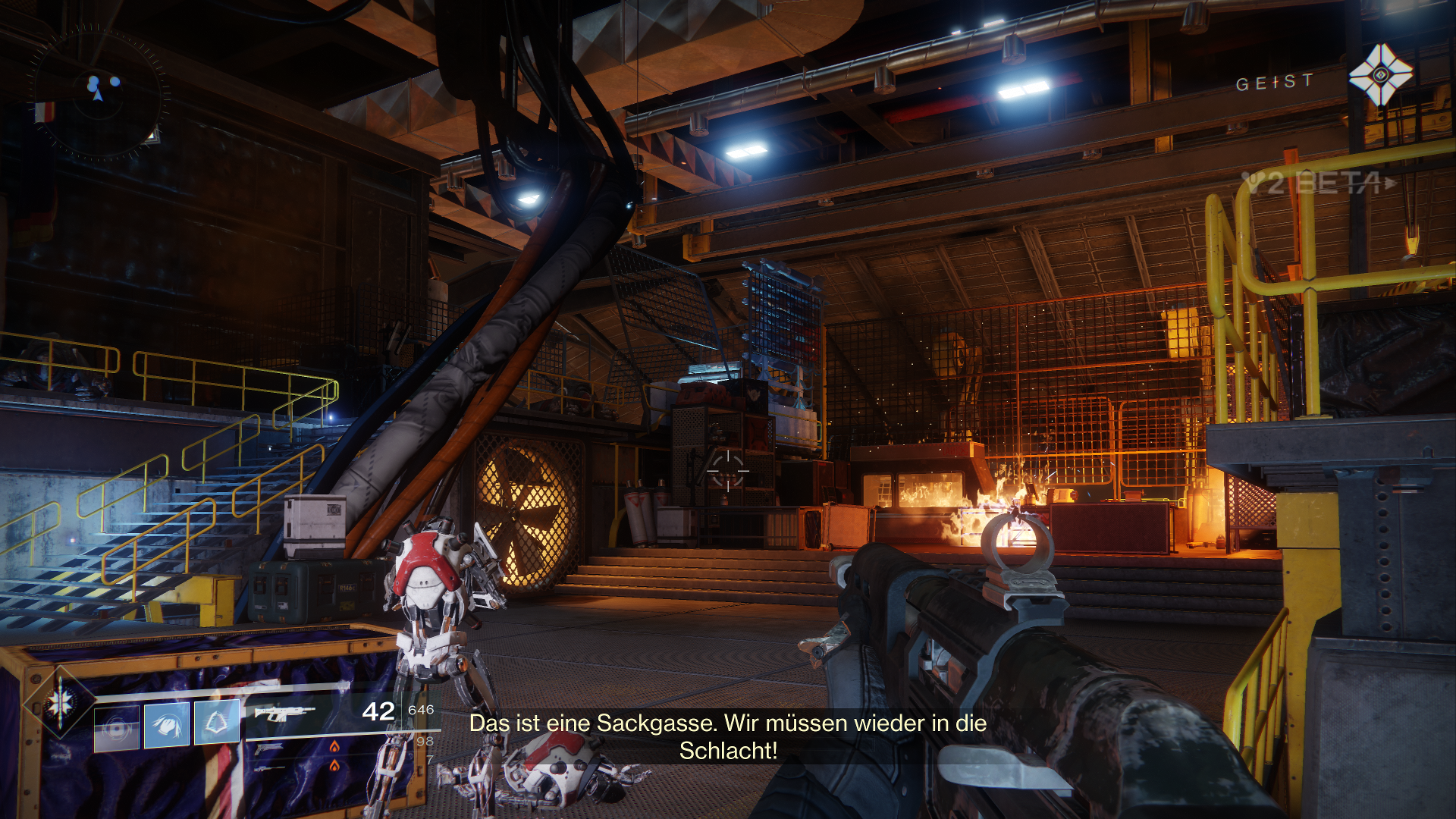Switch to the sidearm weapon slot
This screenshot has width=1456, height=819.
pyautogui.click(x=269, y=749)
